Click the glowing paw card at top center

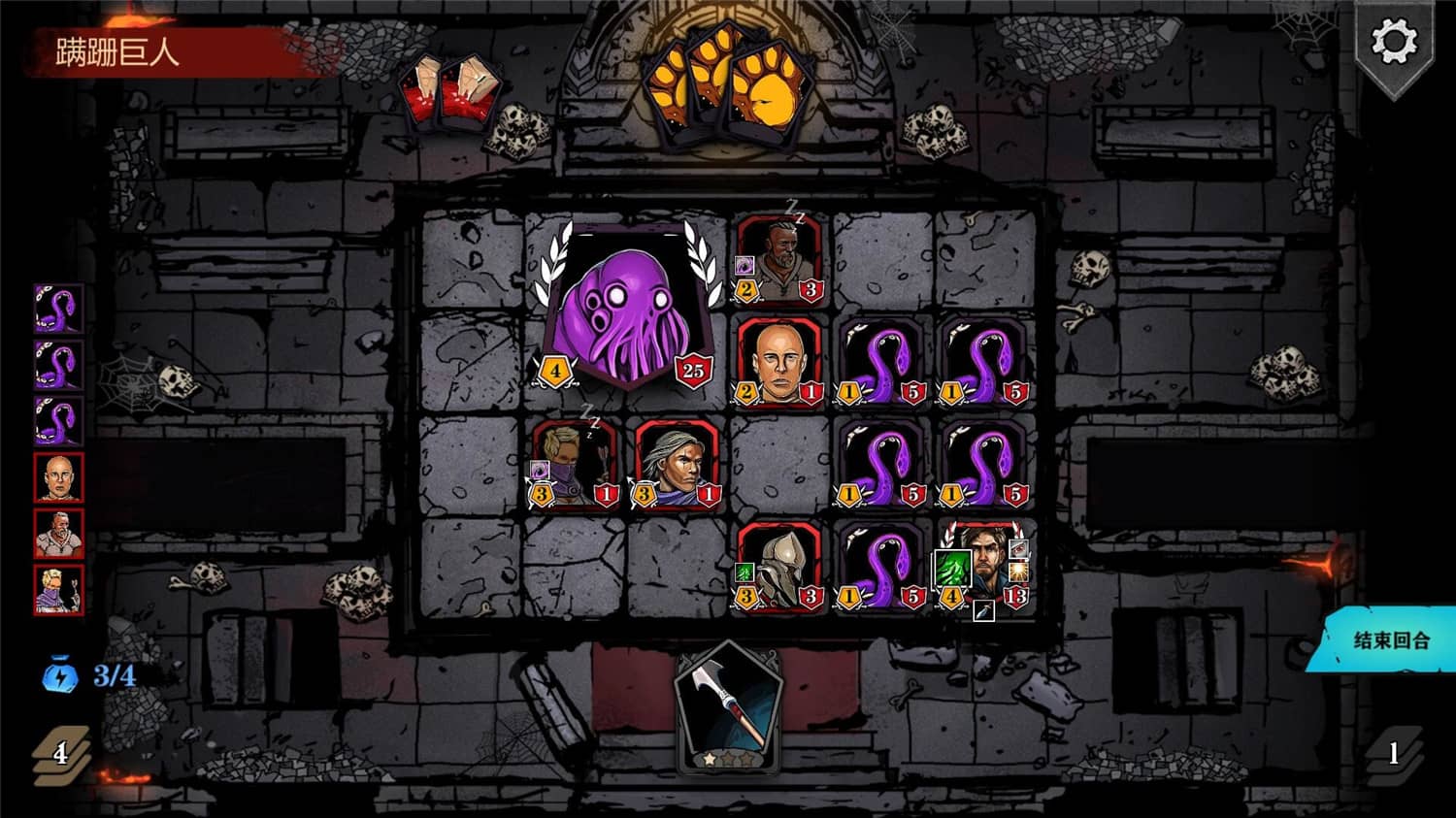726,82
